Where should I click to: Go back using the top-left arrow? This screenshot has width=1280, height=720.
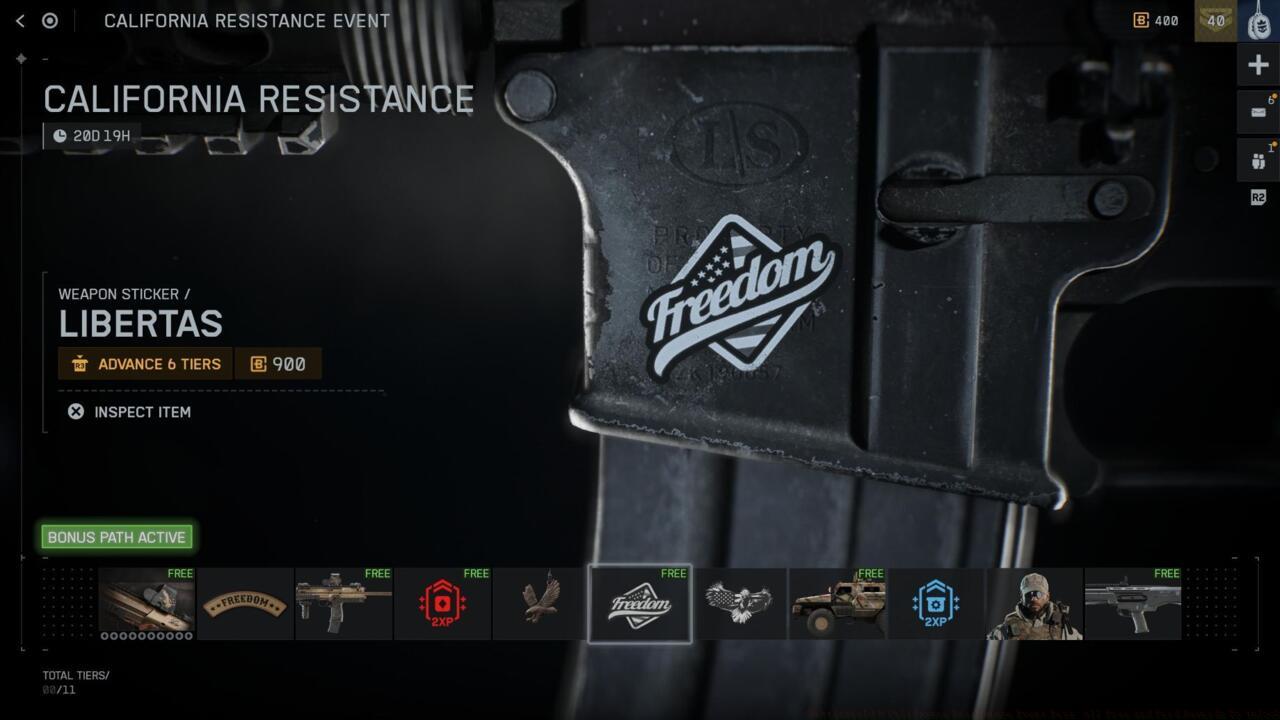[20, 21]
